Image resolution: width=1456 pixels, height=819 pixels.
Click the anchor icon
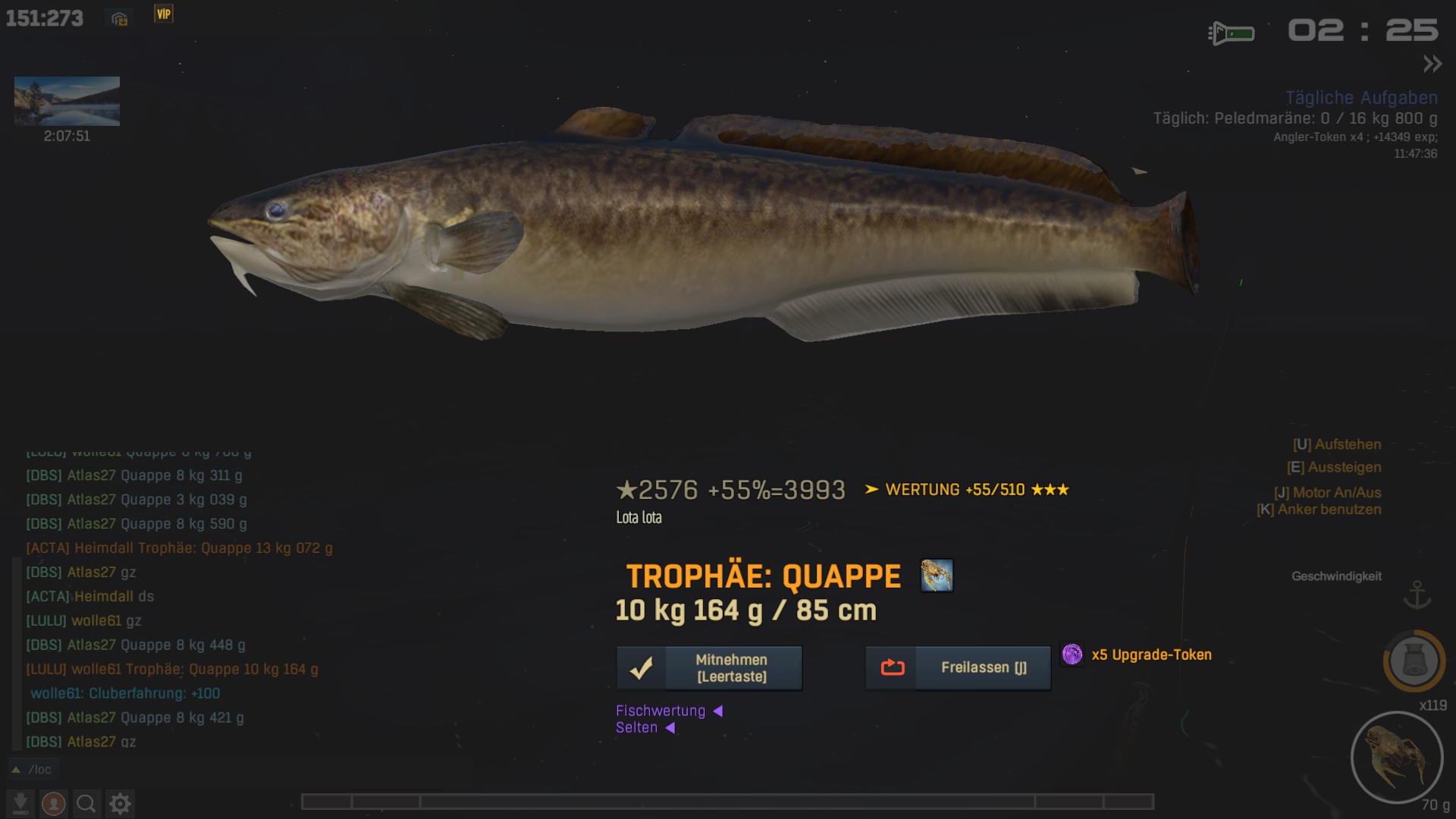tap(1417, 595)
